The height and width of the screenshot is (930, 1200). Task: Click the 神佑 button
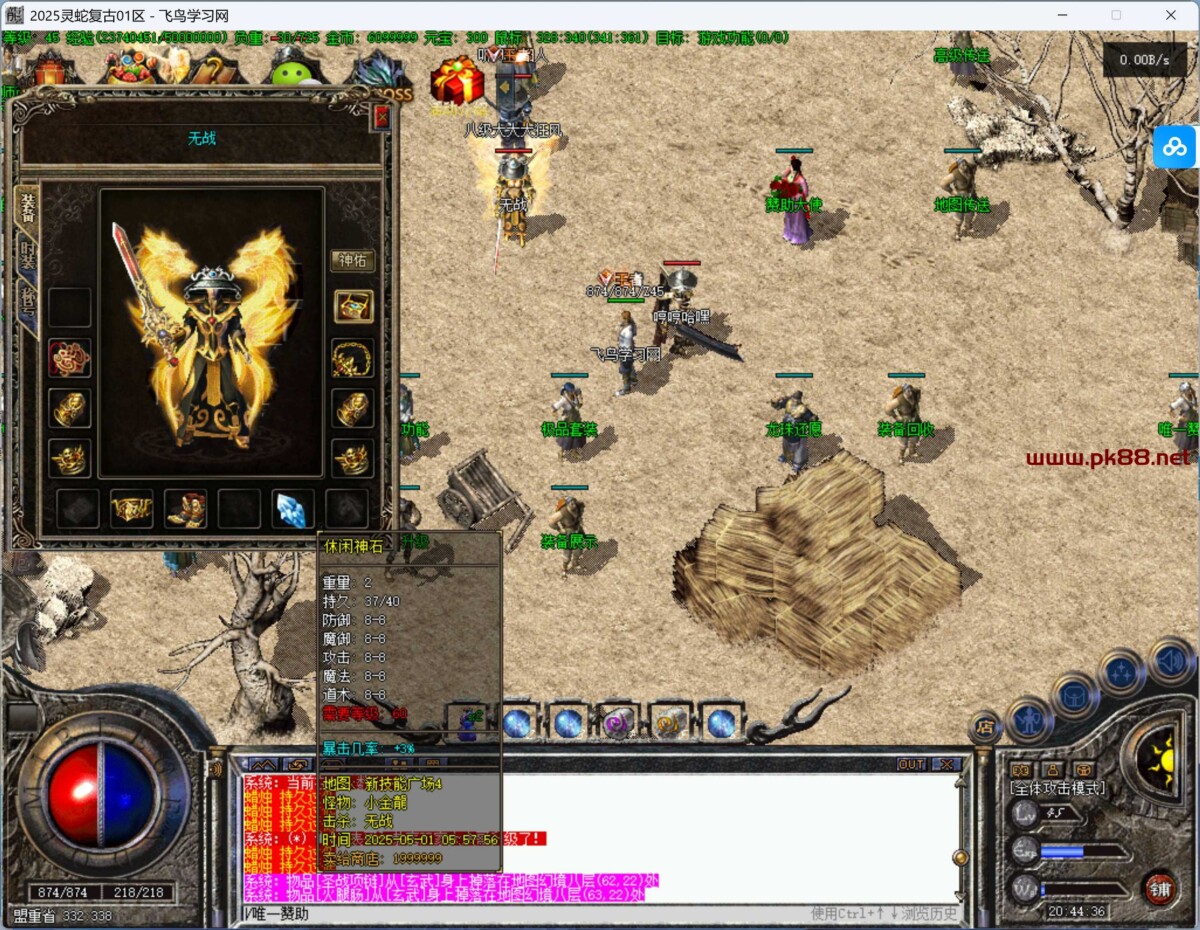pos(352,261)
